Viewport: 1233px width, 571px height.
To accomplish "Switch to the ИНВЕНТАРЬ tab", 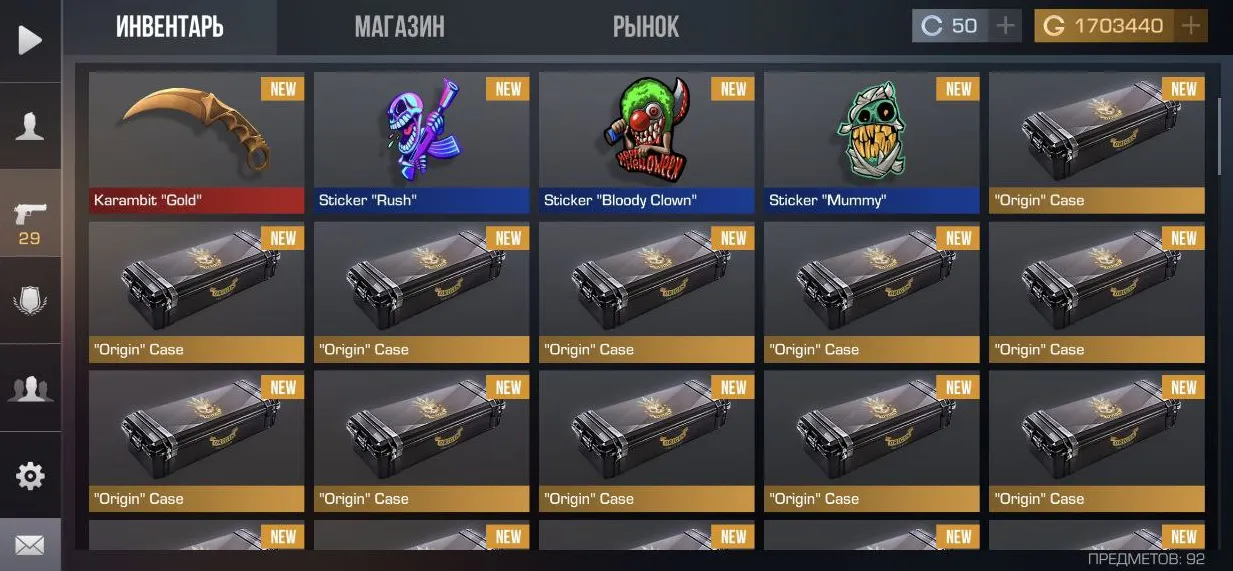I will point(169,27).
